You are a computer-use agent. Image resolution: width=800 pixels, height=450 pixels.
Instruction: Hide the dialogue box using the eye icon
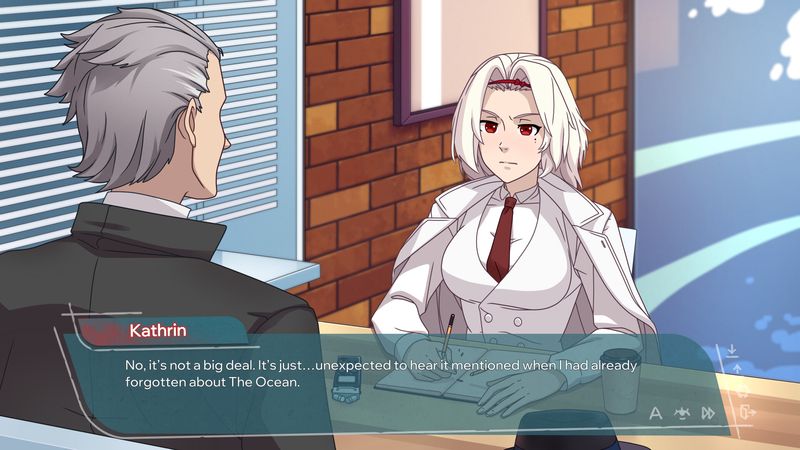(682, 412)
